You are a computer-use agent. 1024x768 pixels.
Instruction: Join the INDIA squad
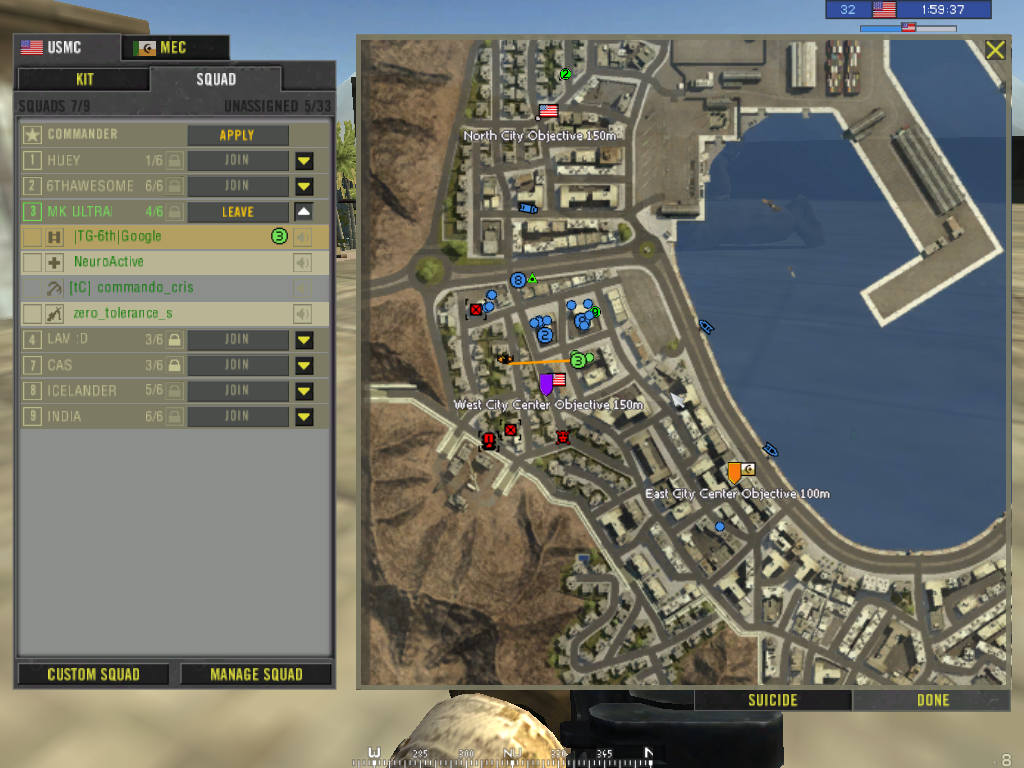click(x=237, y=416)
